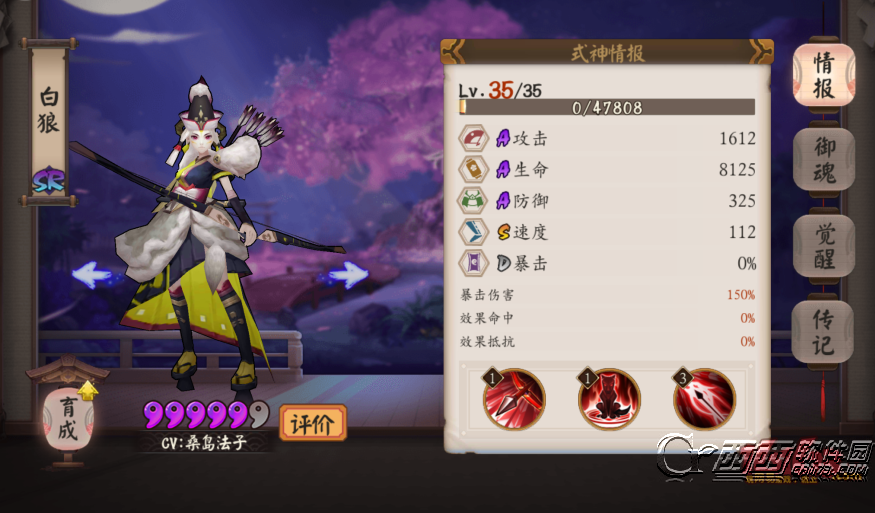
Task: Go to previous shikigami with left arrow
Action: pyautogui.click(x=92, y=274)
